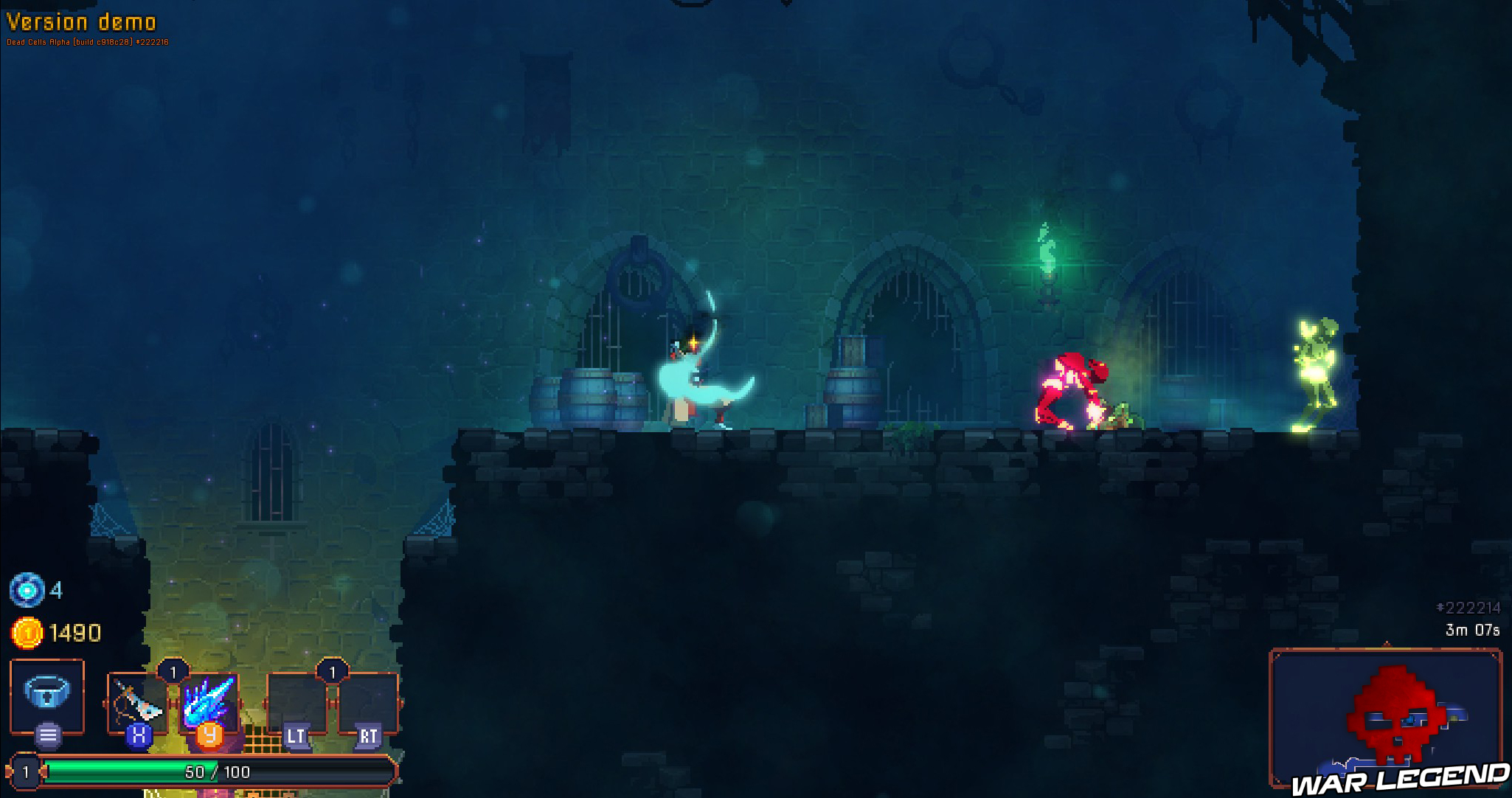Expand the ammo counter above the sword slot
1512x798 pixels.
[x=174, y=672]
